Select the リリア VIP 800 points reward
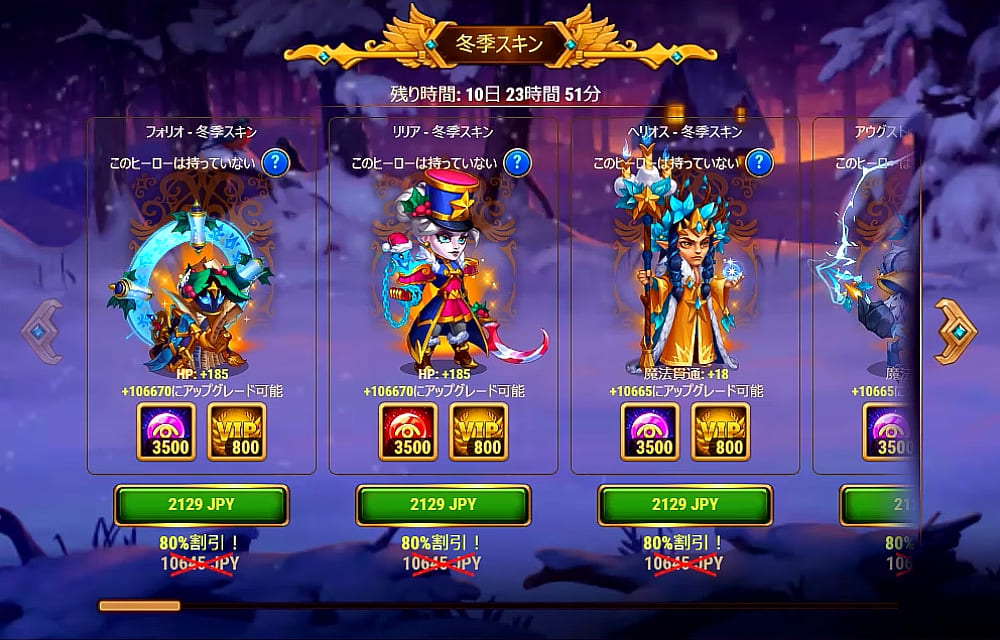The width and height of the screenshot is (1000, 640). pos(478,432)
